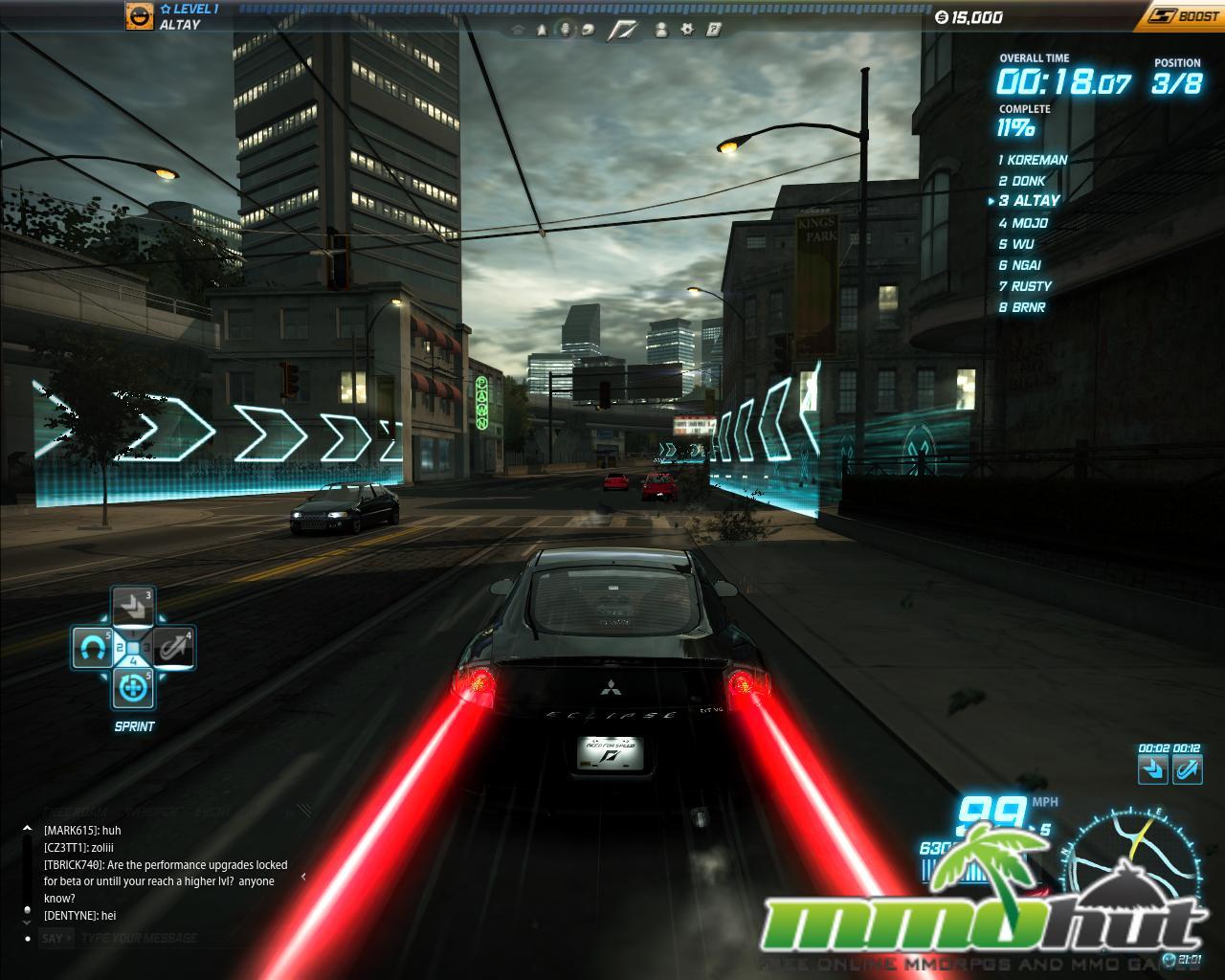This screenshot has width=1225, height=980.
Task: Switch to the WHISPER chat tab
Action: [151, 813]
